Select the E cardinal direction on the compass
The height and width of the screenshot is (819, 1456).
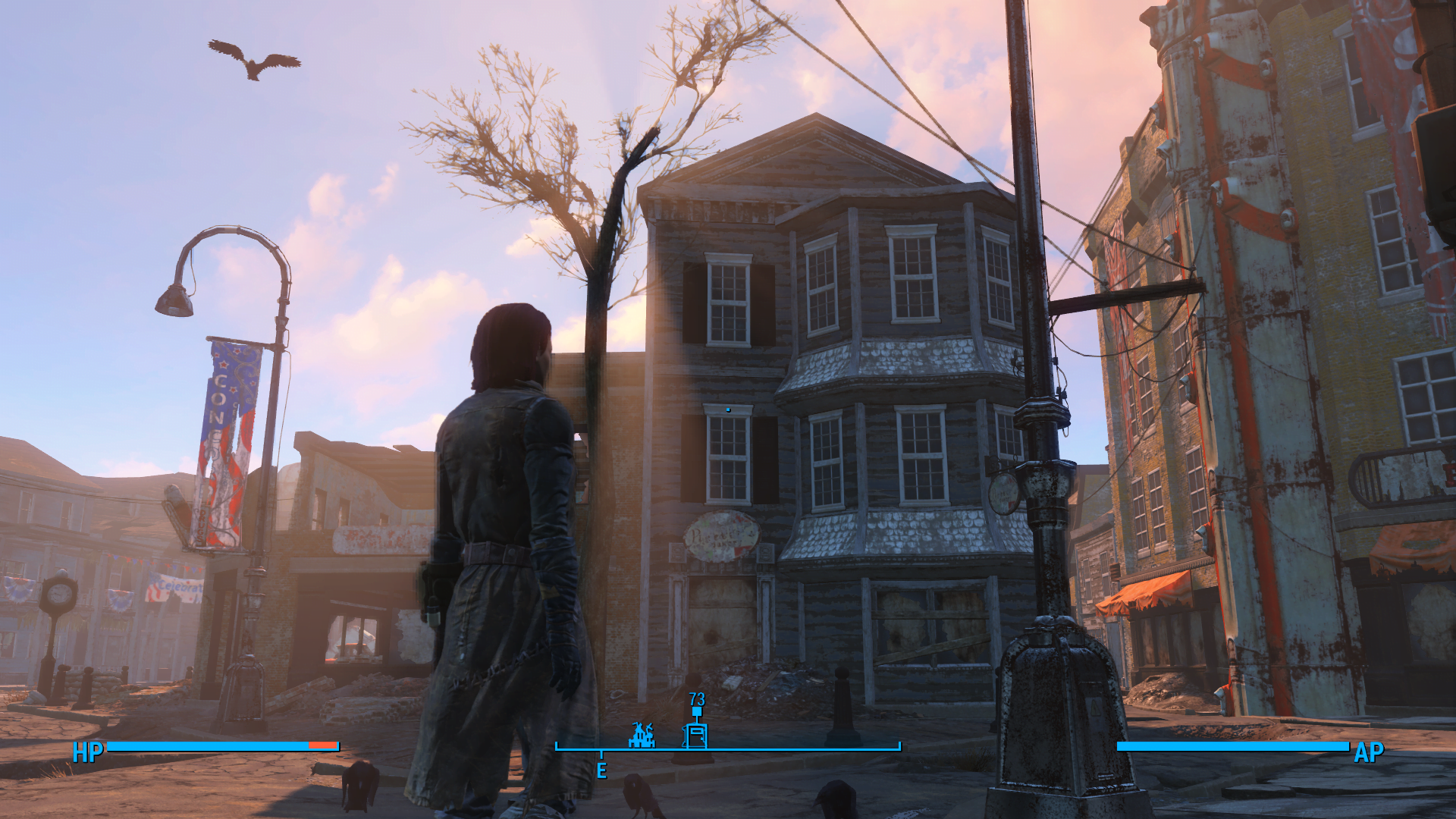pyautogui.click(x=602, y=770)
